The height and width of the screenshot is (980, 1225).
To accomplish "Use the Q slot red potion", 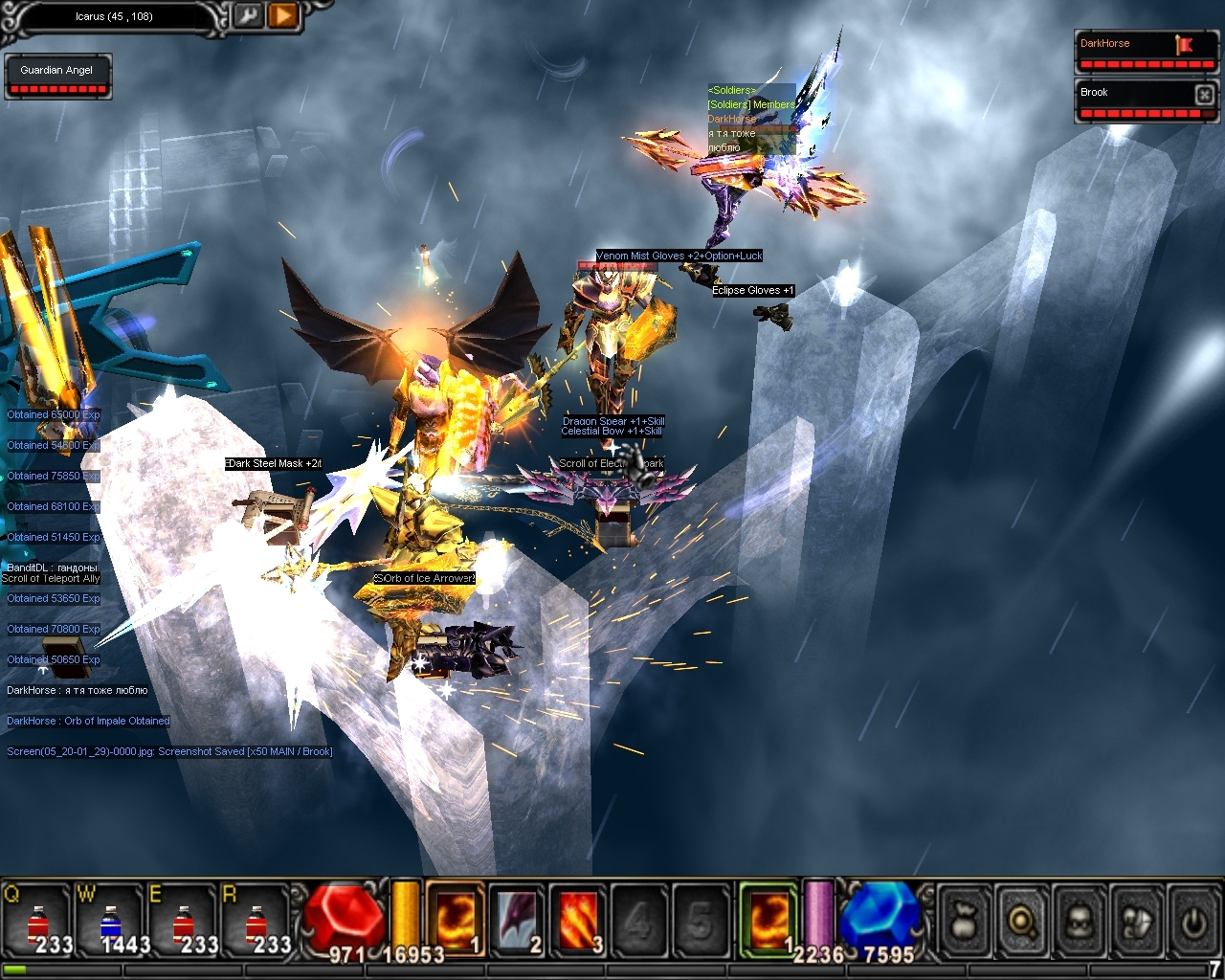I will tap(38, 922).
